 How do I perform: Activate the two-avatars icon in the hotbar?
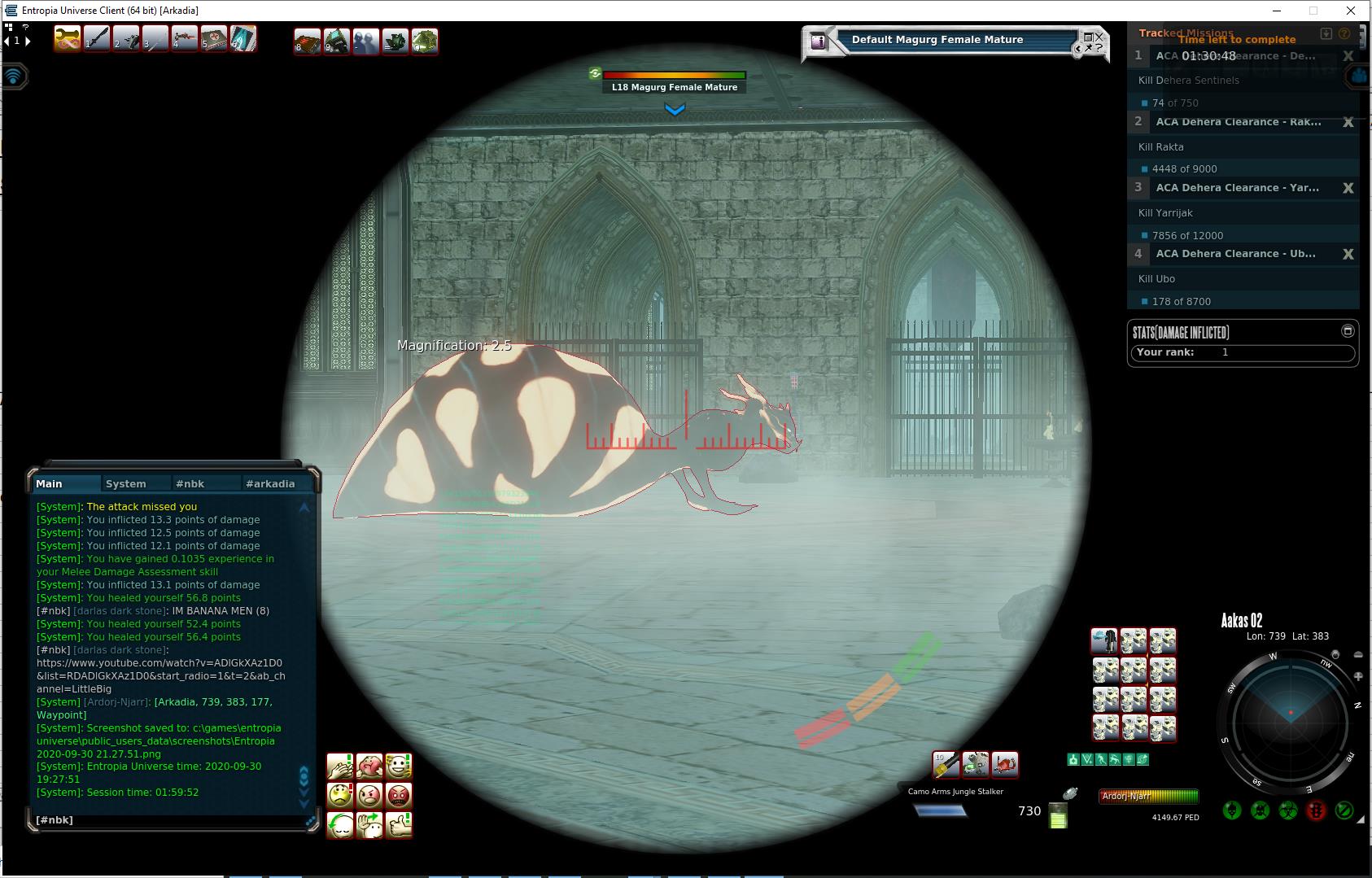point(366,41)
